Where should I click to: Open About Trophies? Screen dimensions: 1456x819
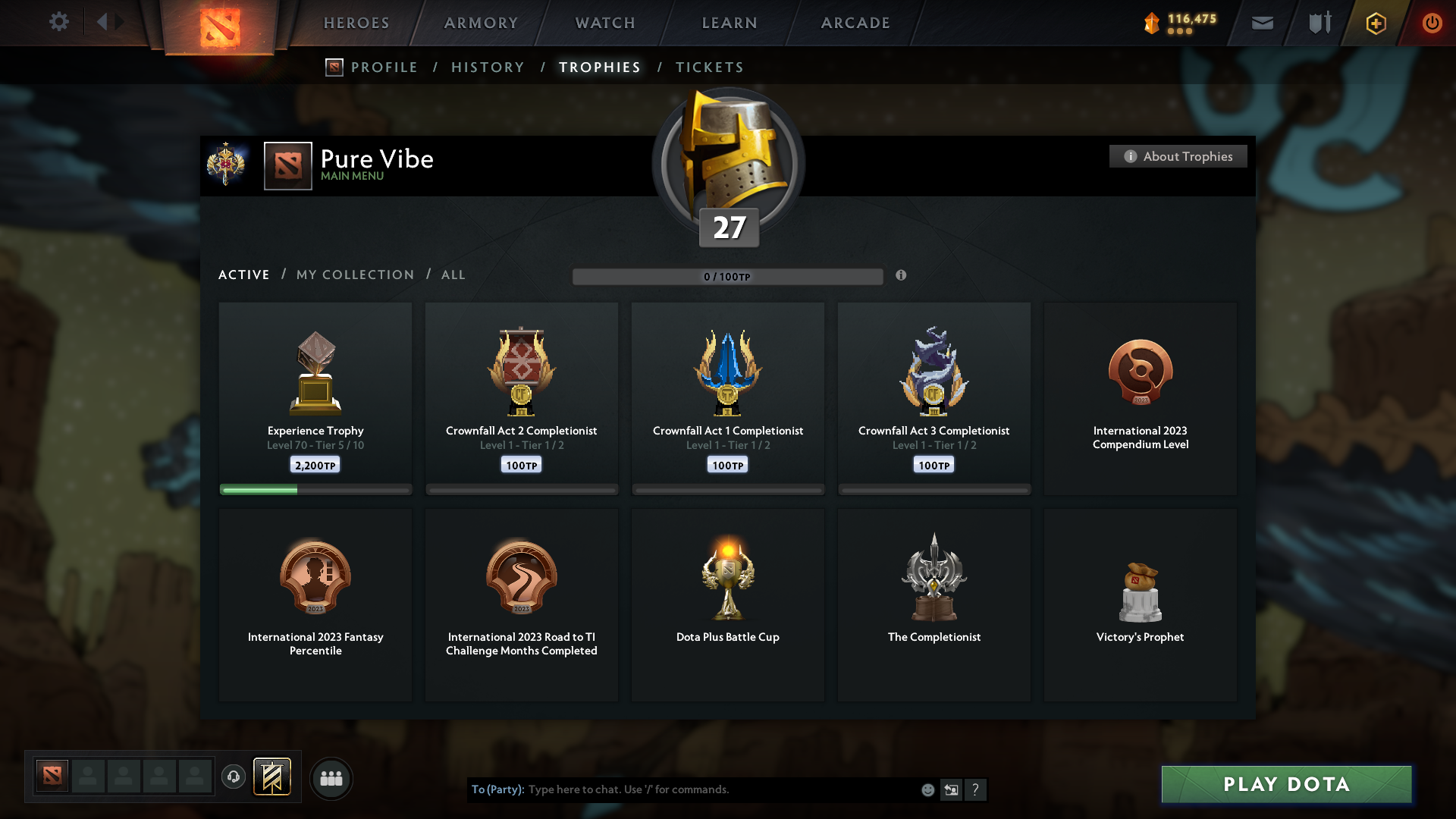click(1177, 156)
